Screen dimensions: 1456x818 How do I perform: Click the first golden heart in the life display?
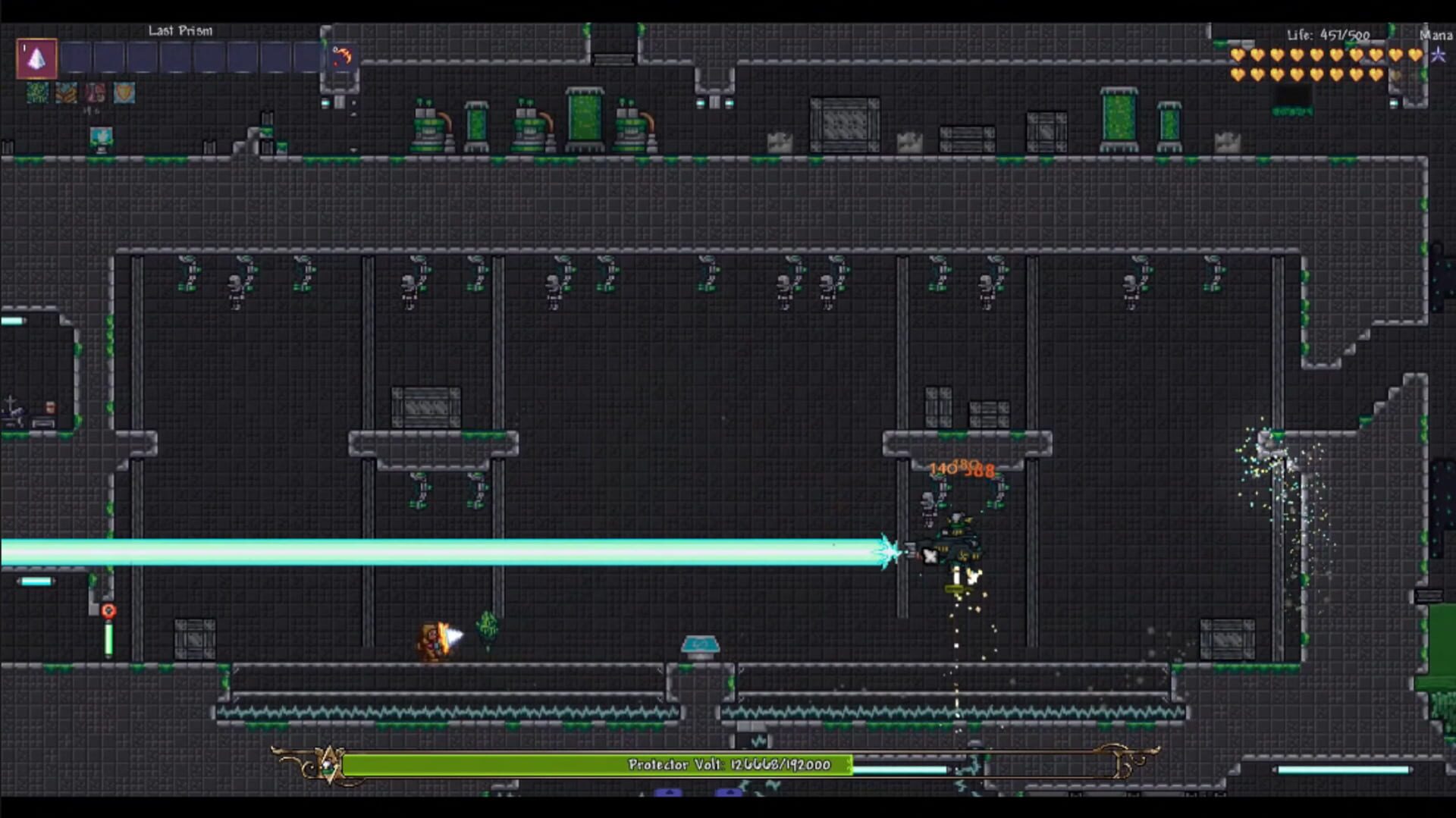tap(1236, 55)
